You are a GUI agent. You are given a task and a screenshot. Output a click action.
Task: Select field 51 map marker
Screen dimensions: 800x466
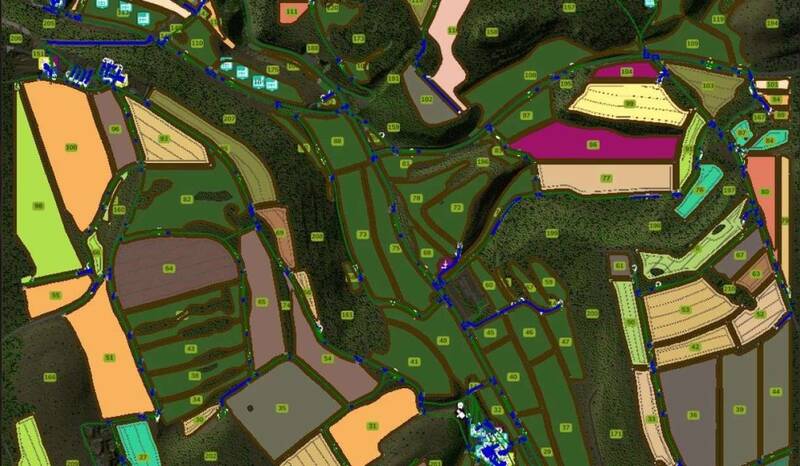pos(110,357)
